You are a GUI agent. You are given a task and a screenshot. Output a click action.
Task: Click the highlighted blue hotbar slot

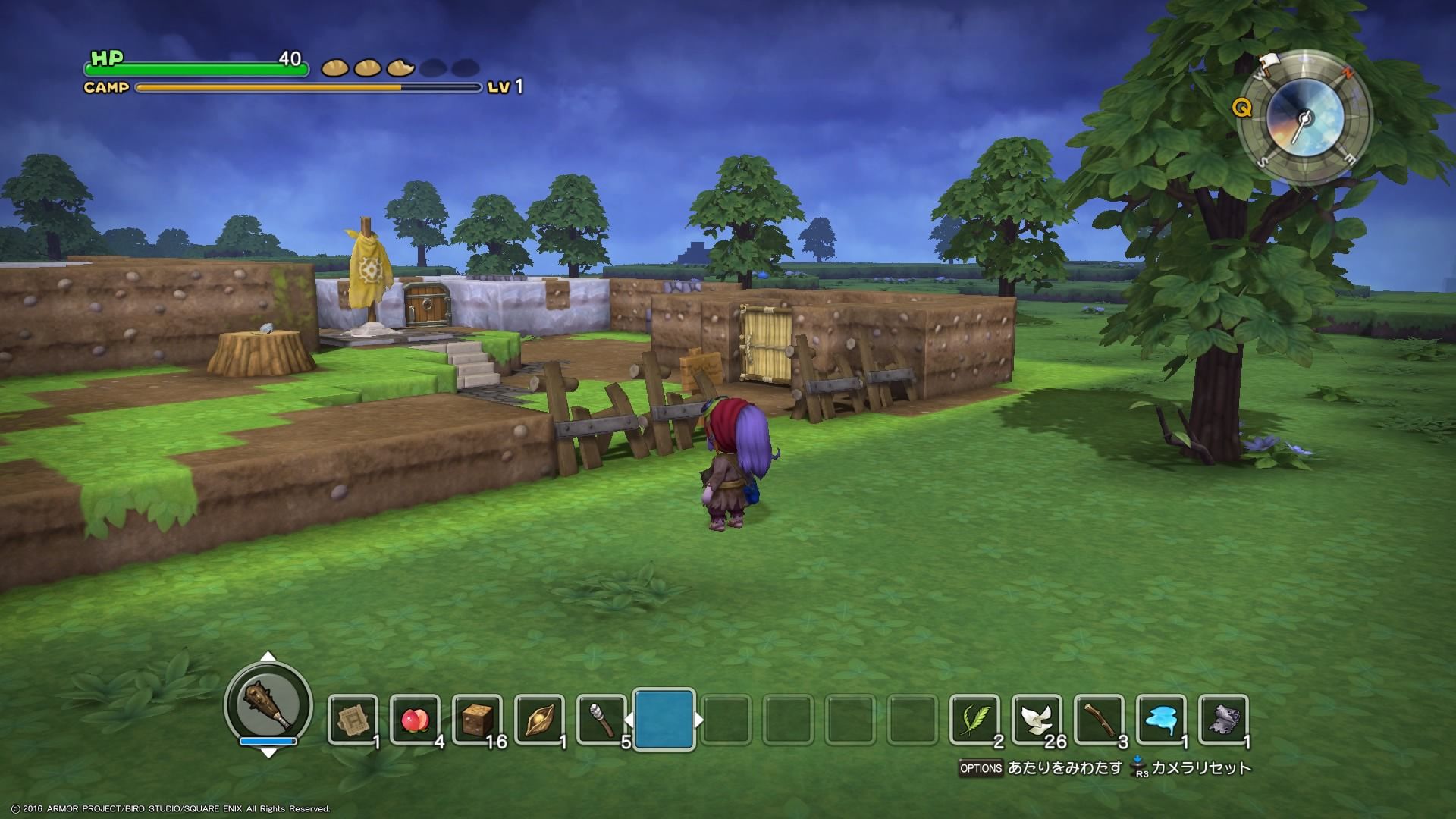(x=664, y=720)
